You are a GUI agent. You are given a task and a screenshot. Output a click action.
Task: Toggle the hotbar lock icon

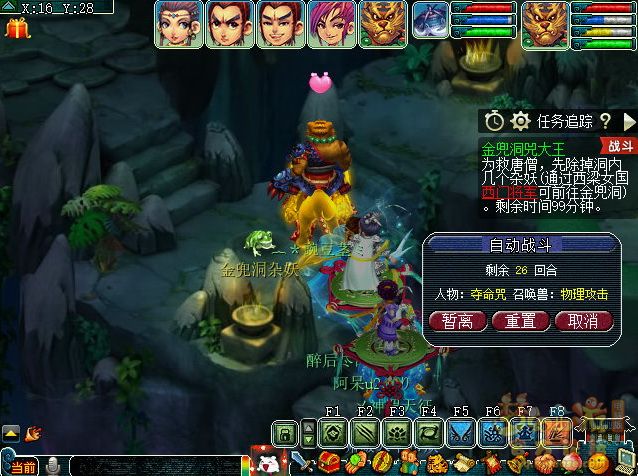click(x=286, y=433)
